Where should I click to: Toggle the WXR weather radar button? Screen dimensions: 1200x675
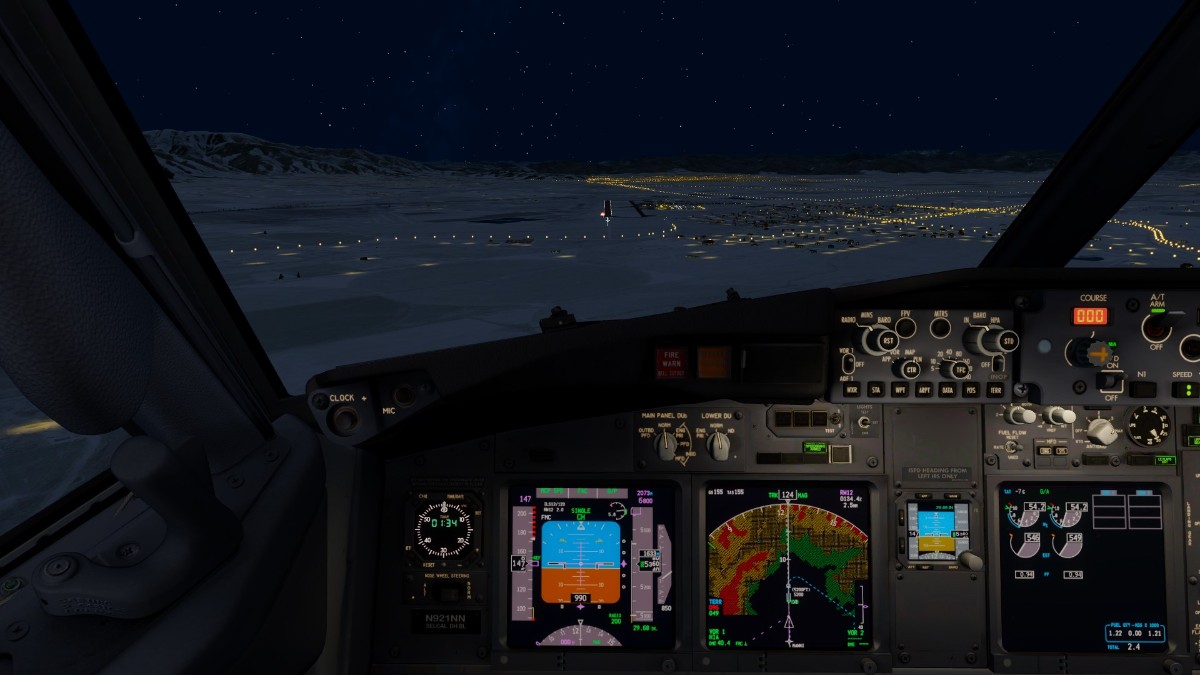[852, 390]
